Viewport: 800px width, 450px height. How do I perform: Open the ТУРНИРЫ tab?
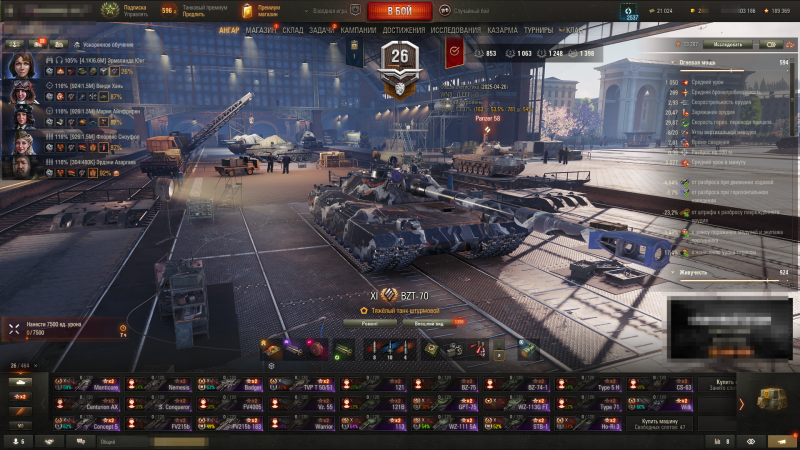click(x=539, y=30)
